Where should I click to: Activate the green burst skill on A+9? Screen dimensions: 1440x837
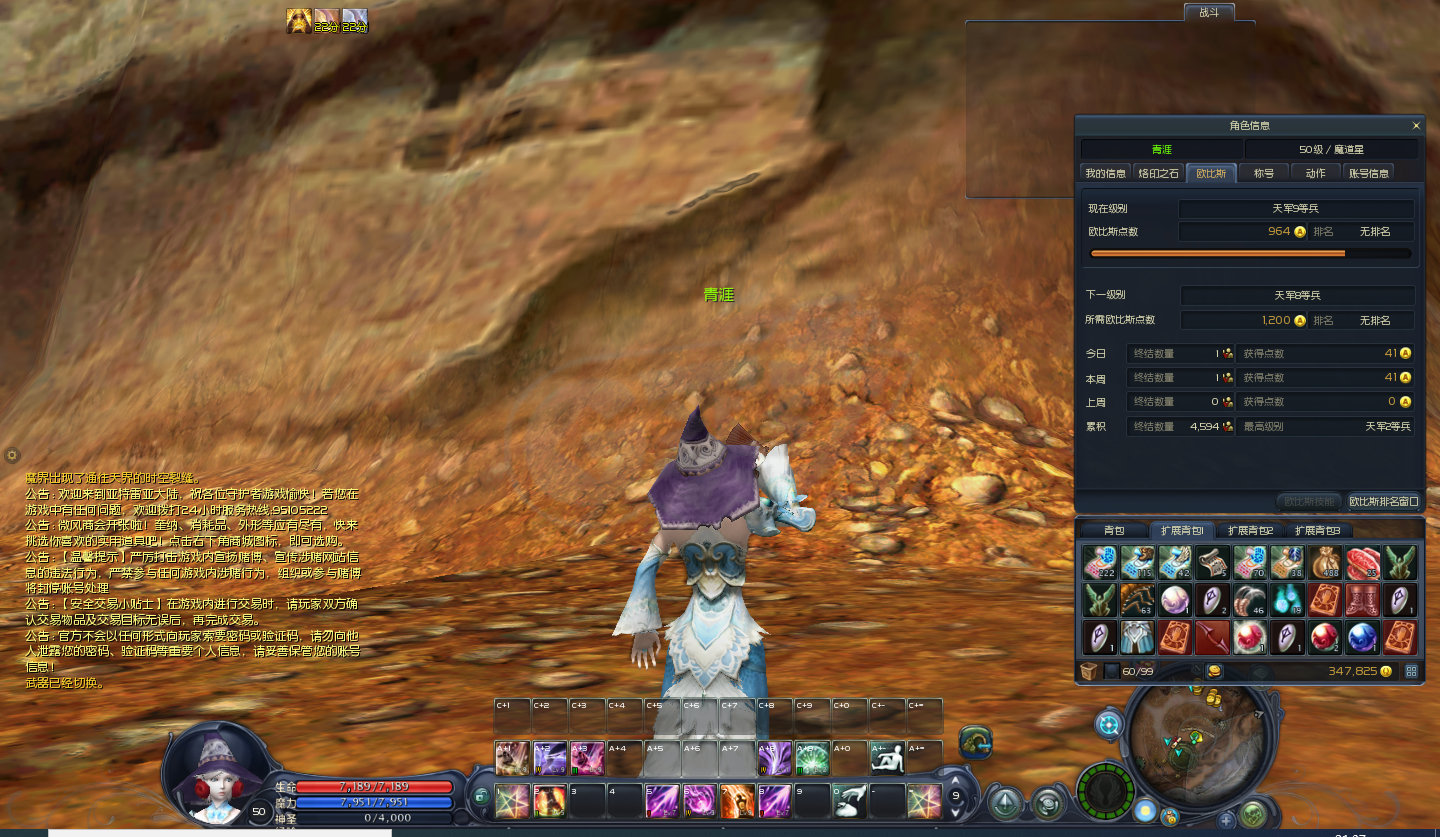click(811, 757)
